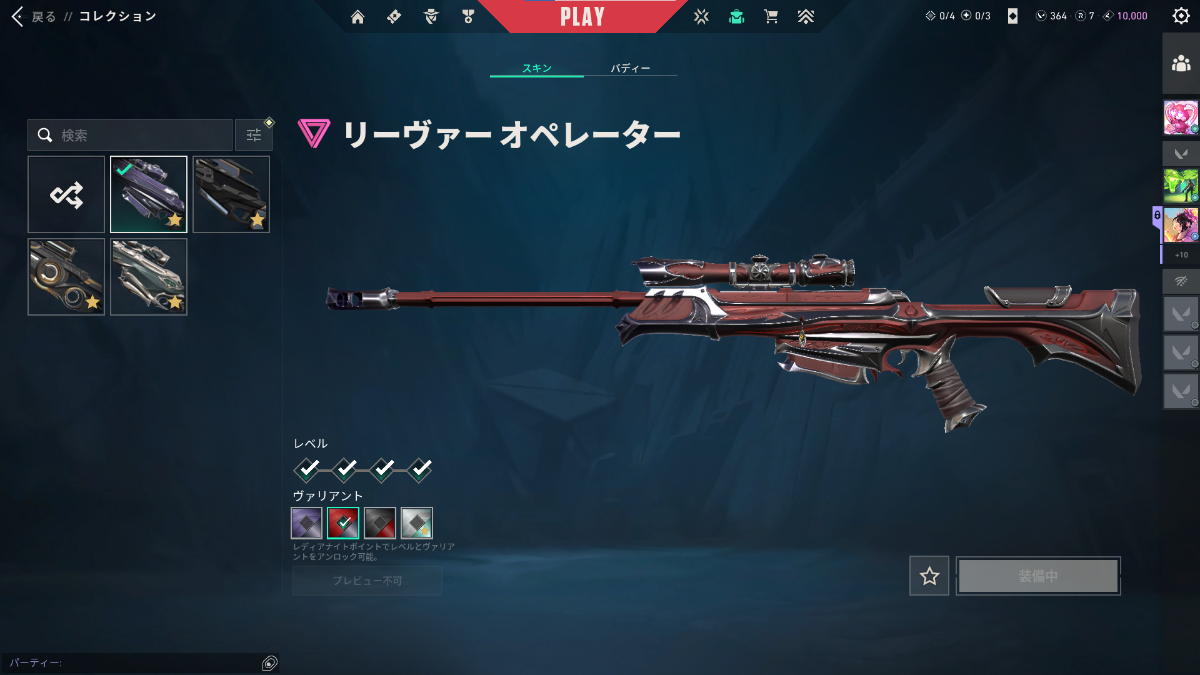
Task: Switch to the バディー tab
Action: (630, 68)
